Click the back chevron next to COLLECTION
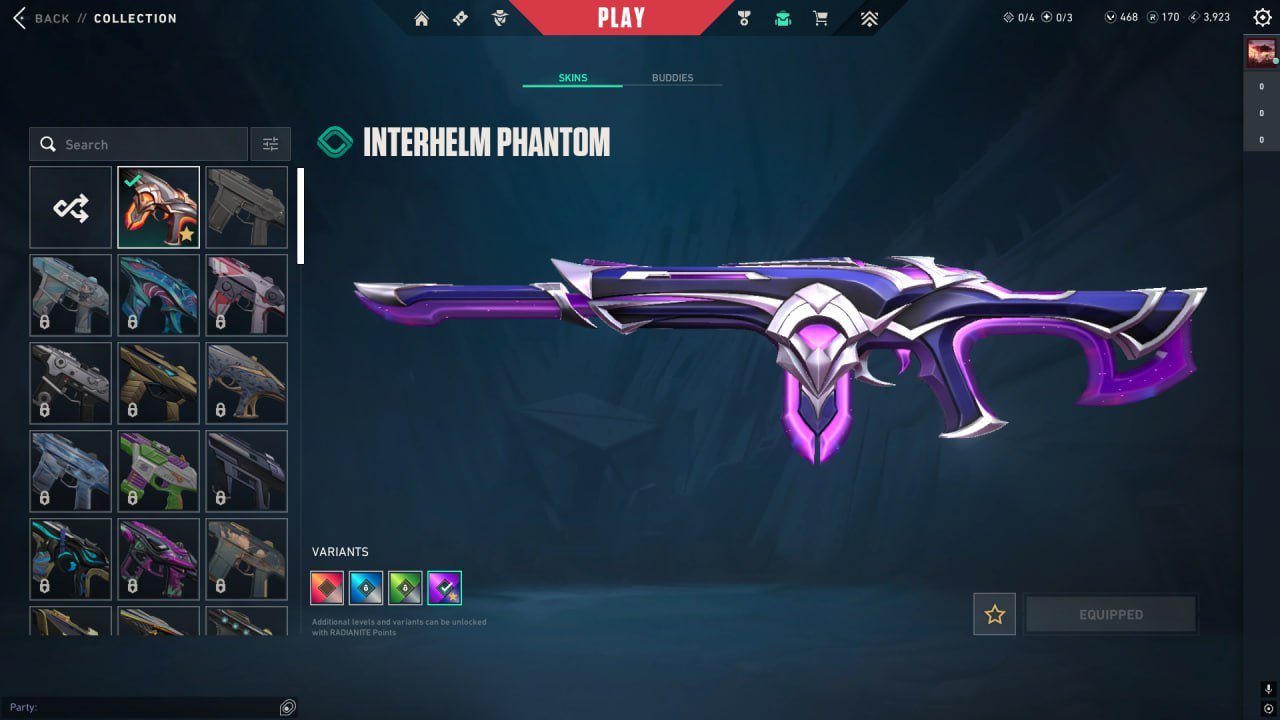This screenshot has width=1280, height=720. [18, 17]
